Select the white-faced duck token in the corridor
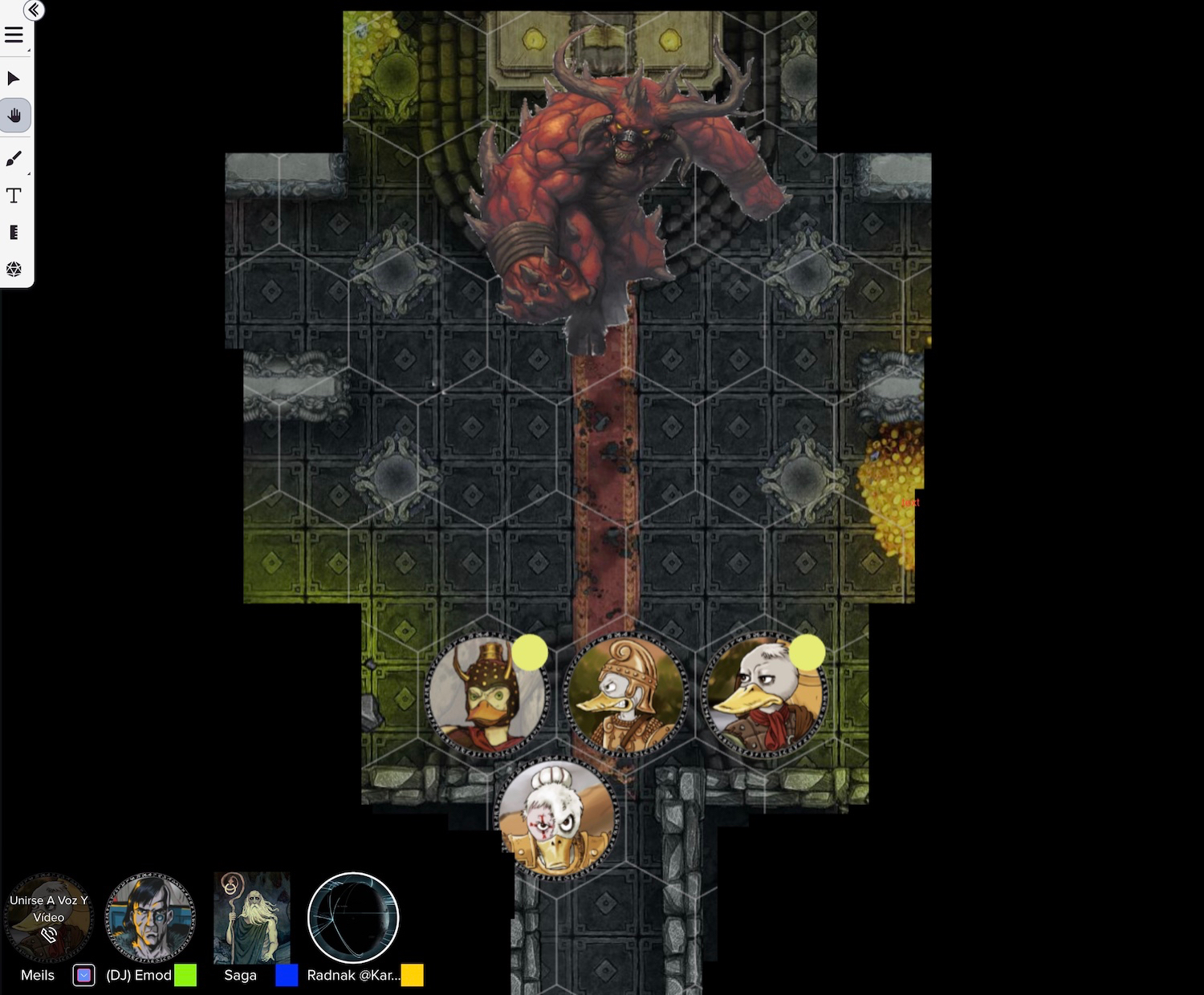The width and height of the screenshot is (1204, 995). tap(556, 818)
